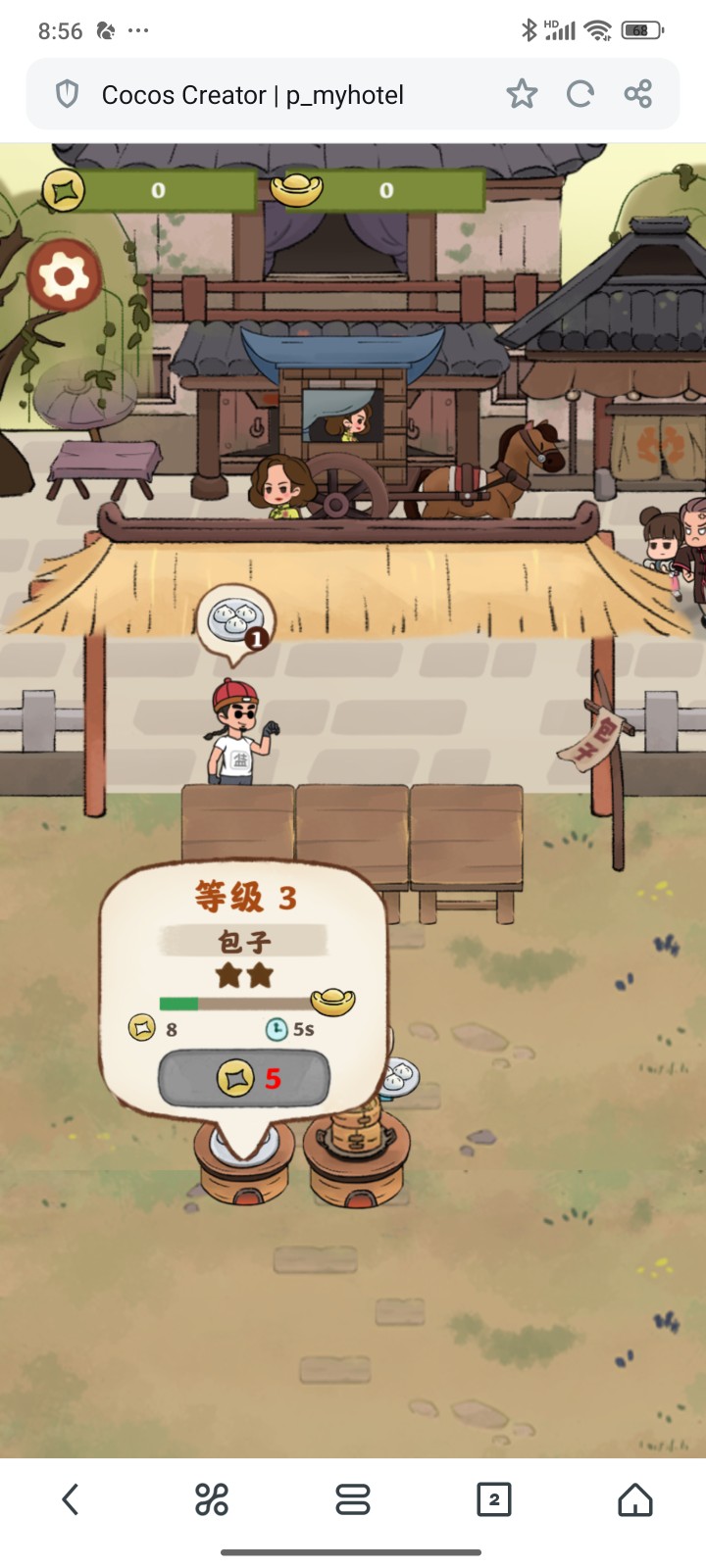The image size is (706, 1568).
Task: Share the page via share icon
Action: [638, 94]
